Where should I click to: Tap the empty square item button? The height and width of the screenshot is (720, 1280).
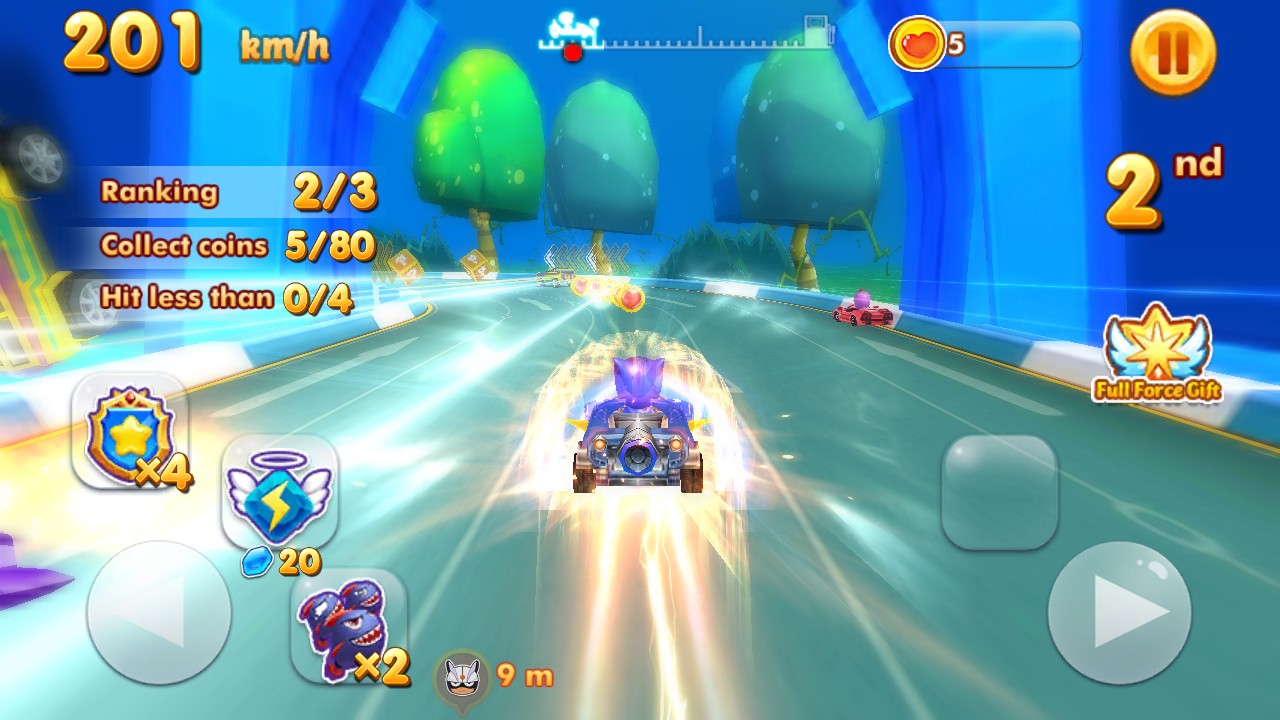[999, 492]
